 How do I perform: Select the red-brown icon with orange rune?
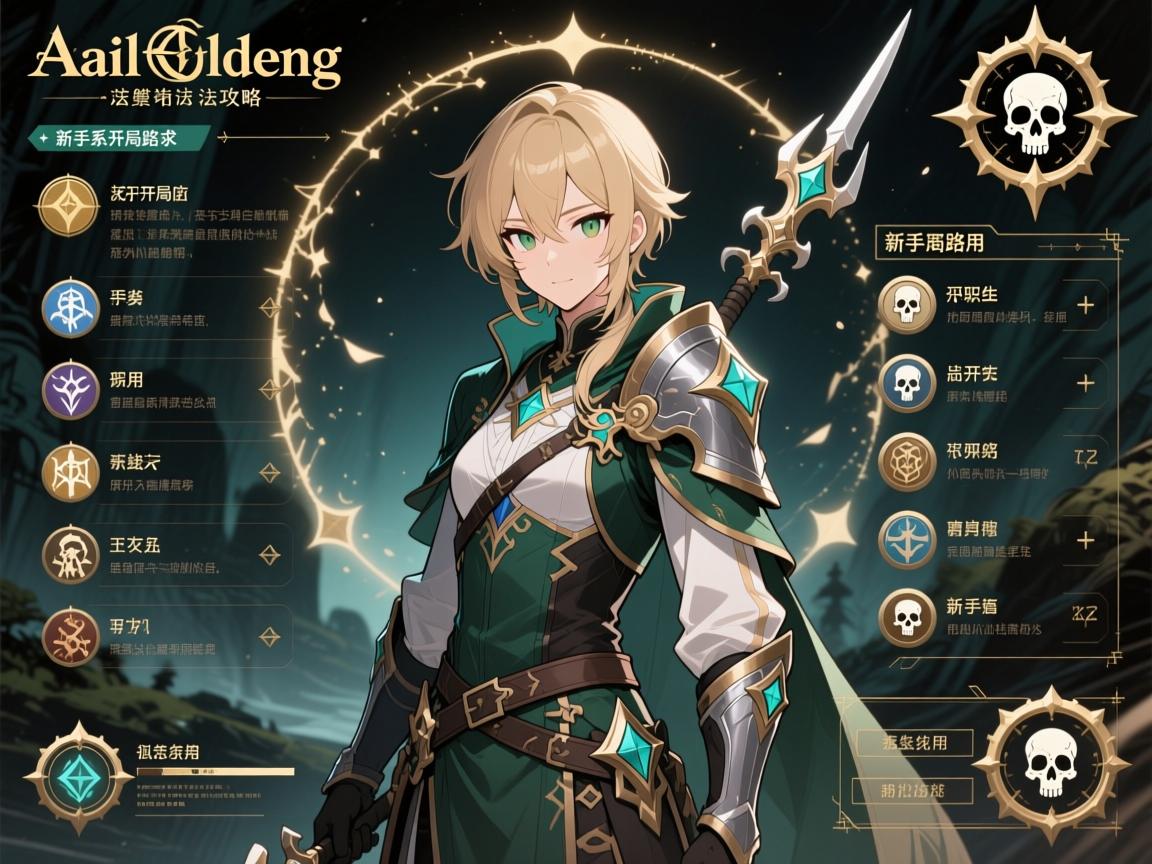pos(70,636)
